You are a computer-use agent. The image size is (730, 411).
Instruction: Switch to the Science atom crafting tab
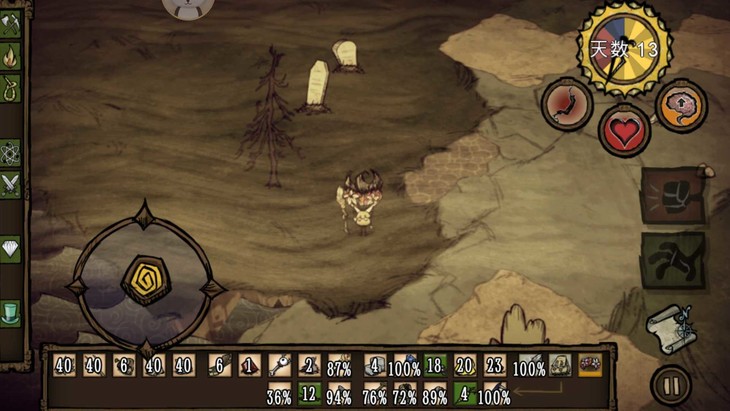(x=11, y=152)
